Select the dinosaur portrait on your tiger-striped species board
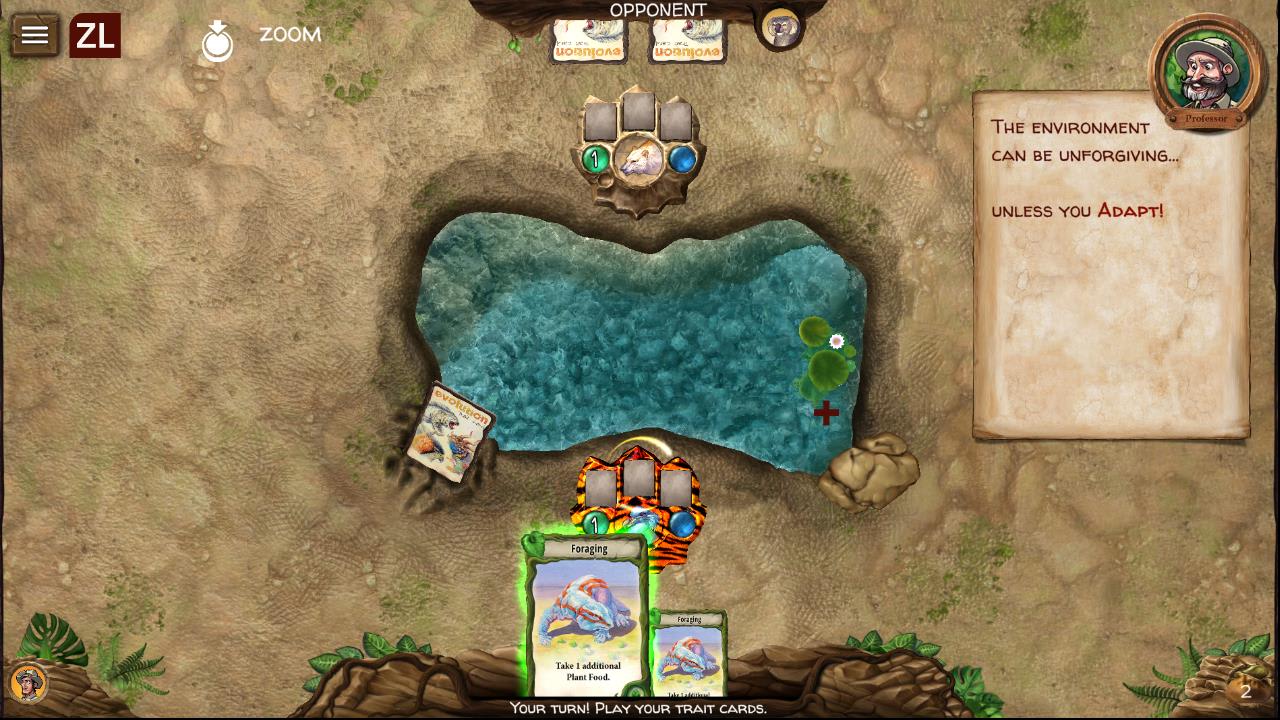Viewport: 1280px width, 720px height. (x=640, y=521)
